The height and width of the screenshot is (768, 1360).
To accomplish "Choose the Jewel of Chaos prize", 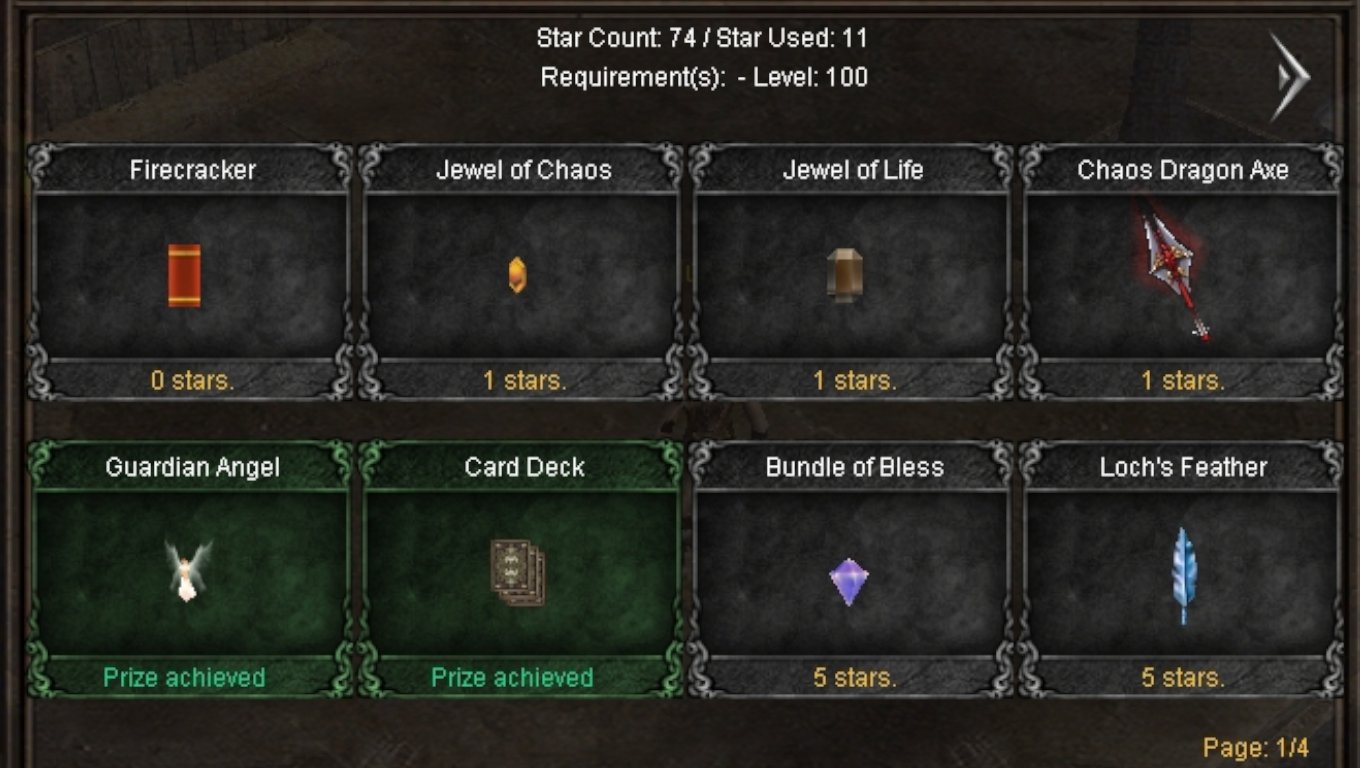I will (x=521, y=274).
